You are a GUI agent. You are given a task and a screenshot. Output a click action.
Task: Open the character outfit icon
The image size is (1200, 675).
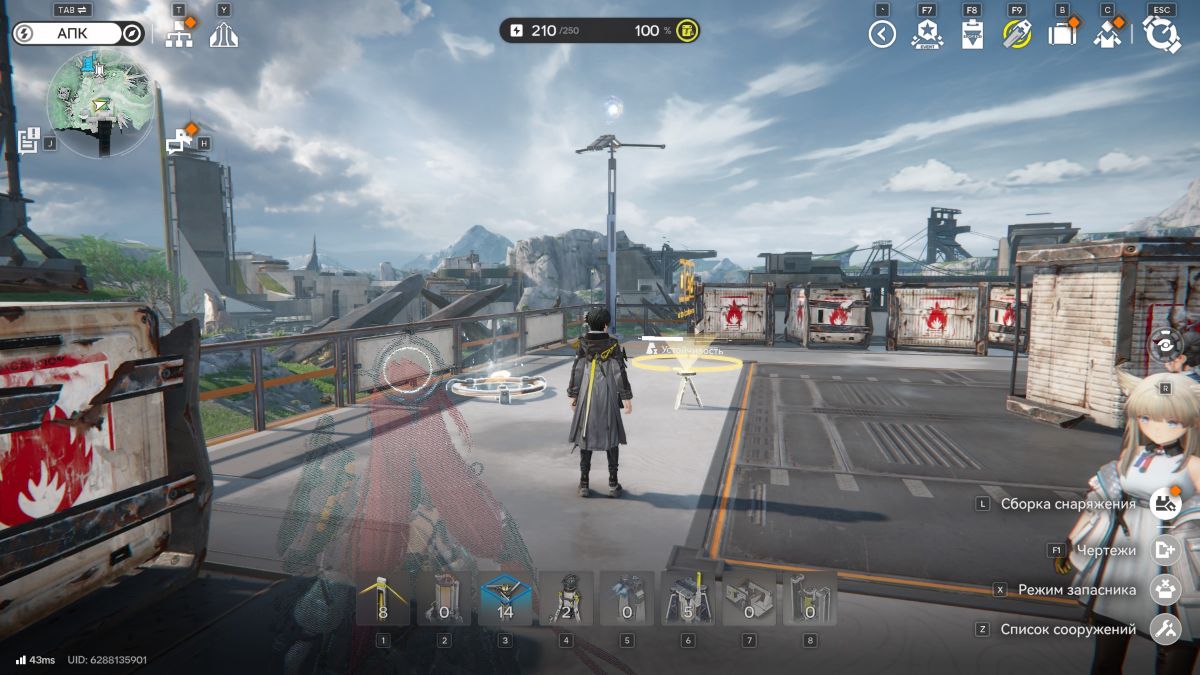[1107, 34]
